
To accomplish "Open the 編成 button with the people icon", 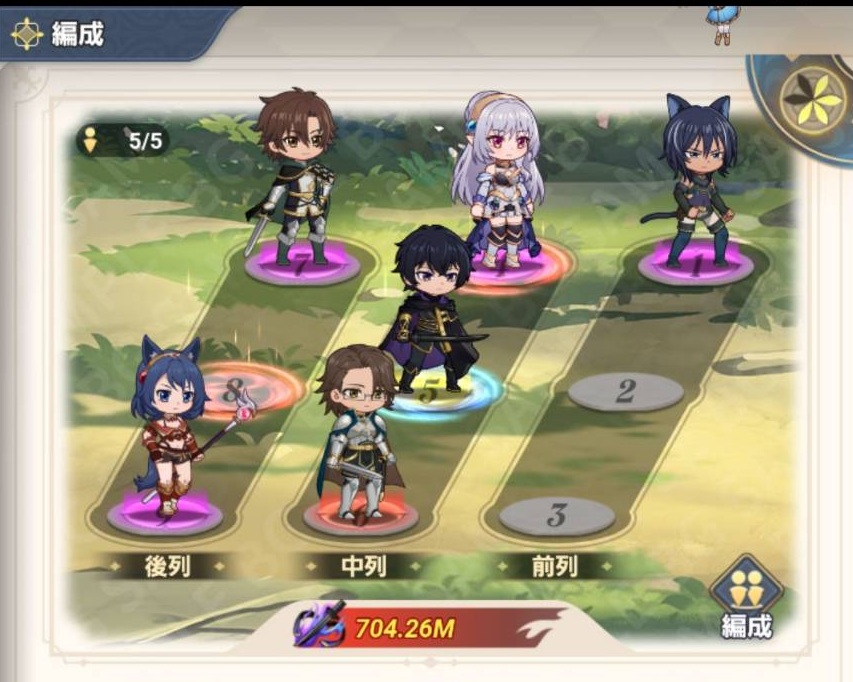I will [746, 598].
